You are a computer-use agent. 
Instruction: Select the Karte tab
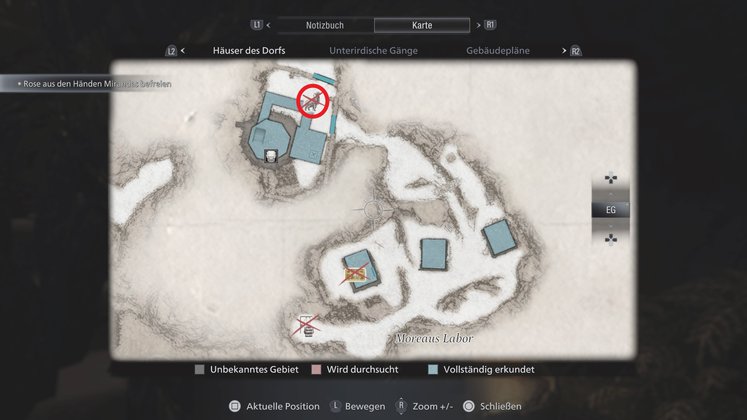[x=420, y=24]
